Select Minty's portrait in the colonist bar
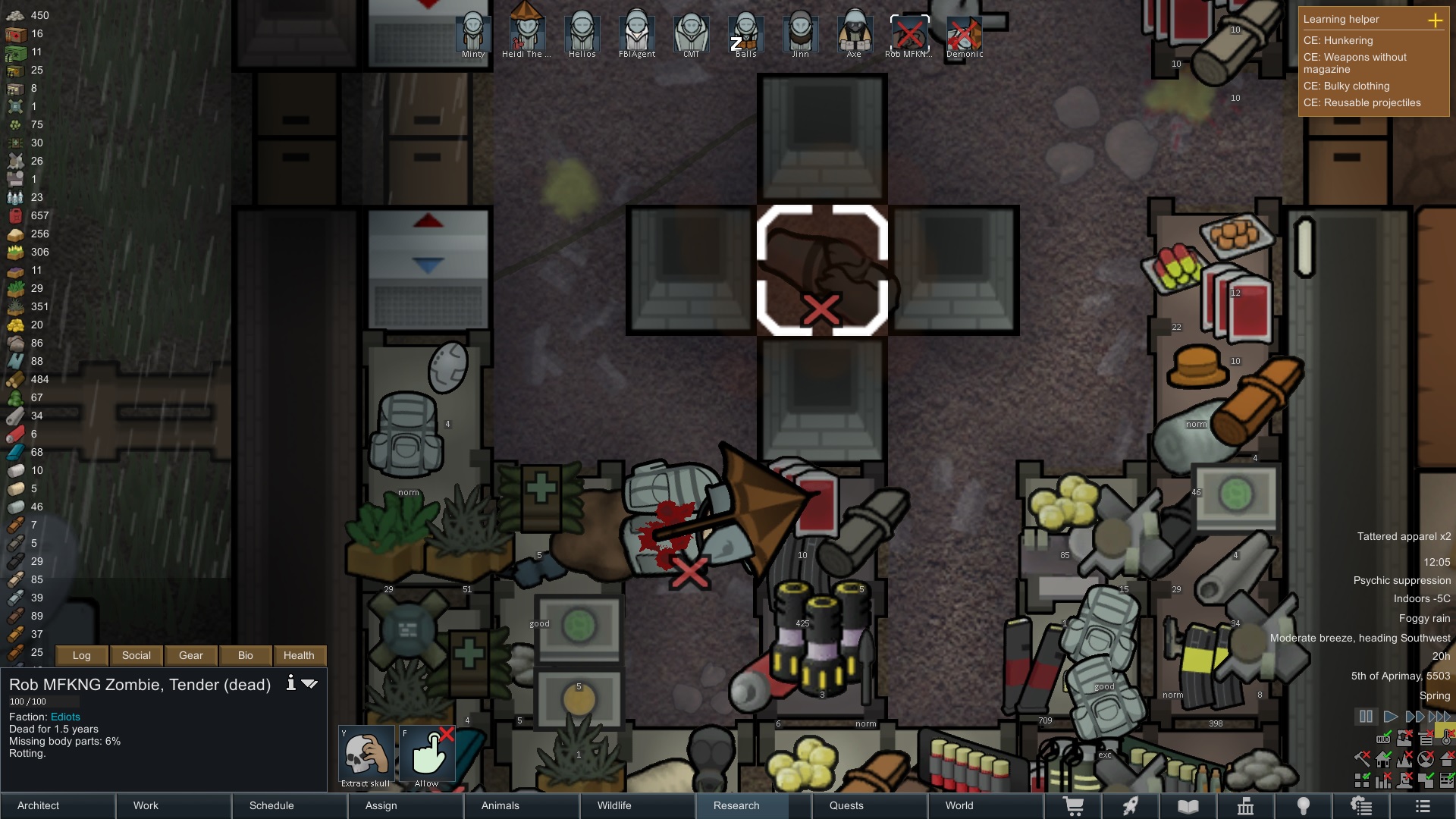This screenshot has width=1456, height=819. pyautogui.click(x=473, y=32)
